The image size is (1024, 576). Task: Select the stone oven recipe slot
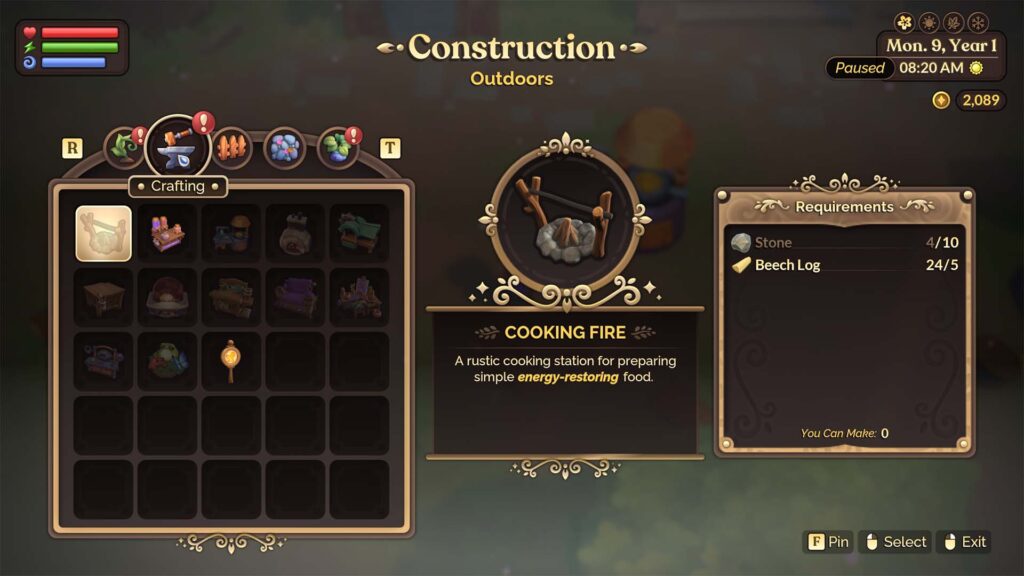[295, 233]
